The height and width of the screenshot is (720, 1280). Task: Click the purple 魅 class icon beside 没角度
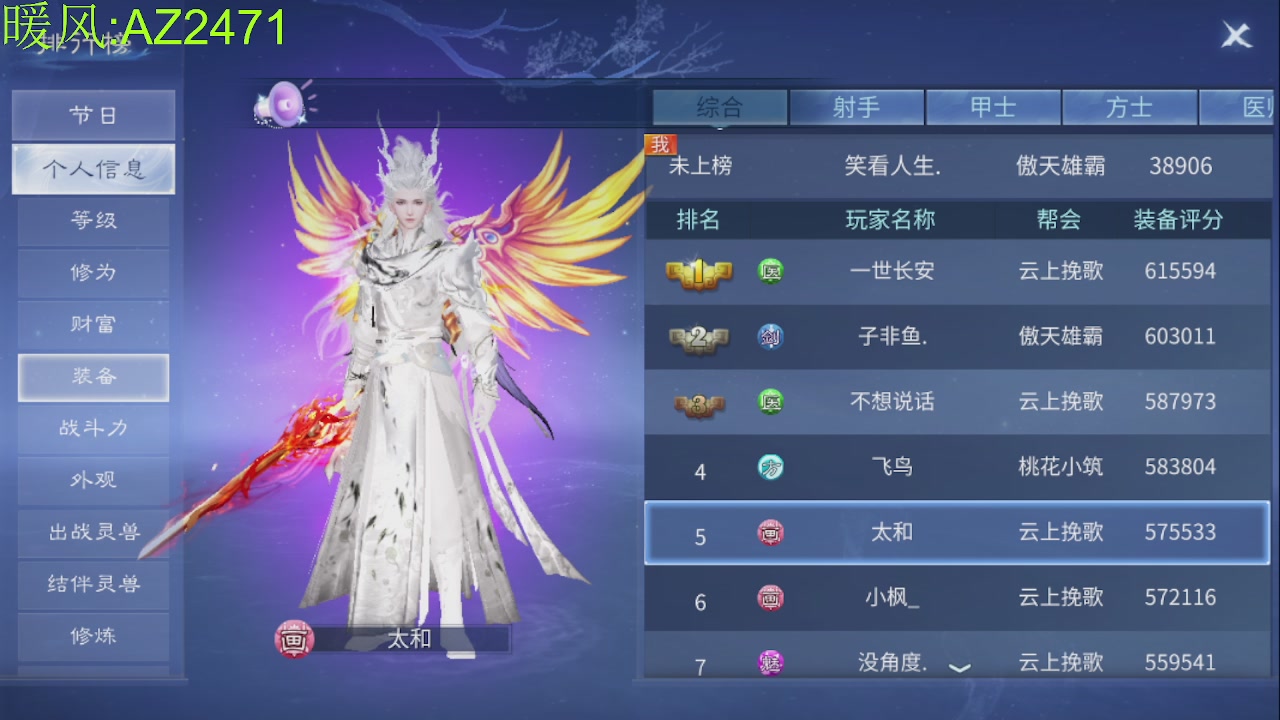[770, 663]
